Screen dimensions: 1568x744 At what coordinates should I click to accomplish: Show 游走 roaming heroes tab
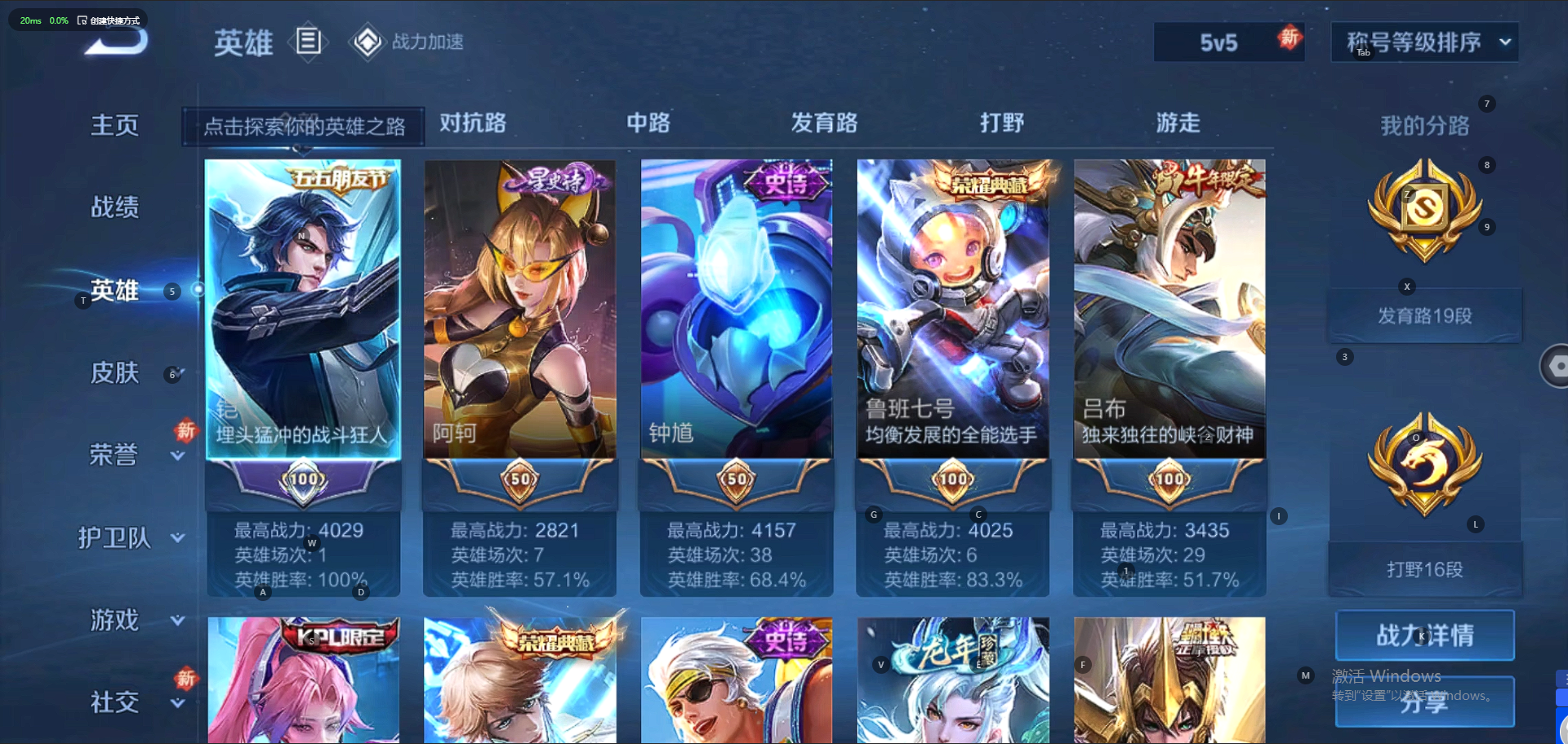tap(1178, 123)
